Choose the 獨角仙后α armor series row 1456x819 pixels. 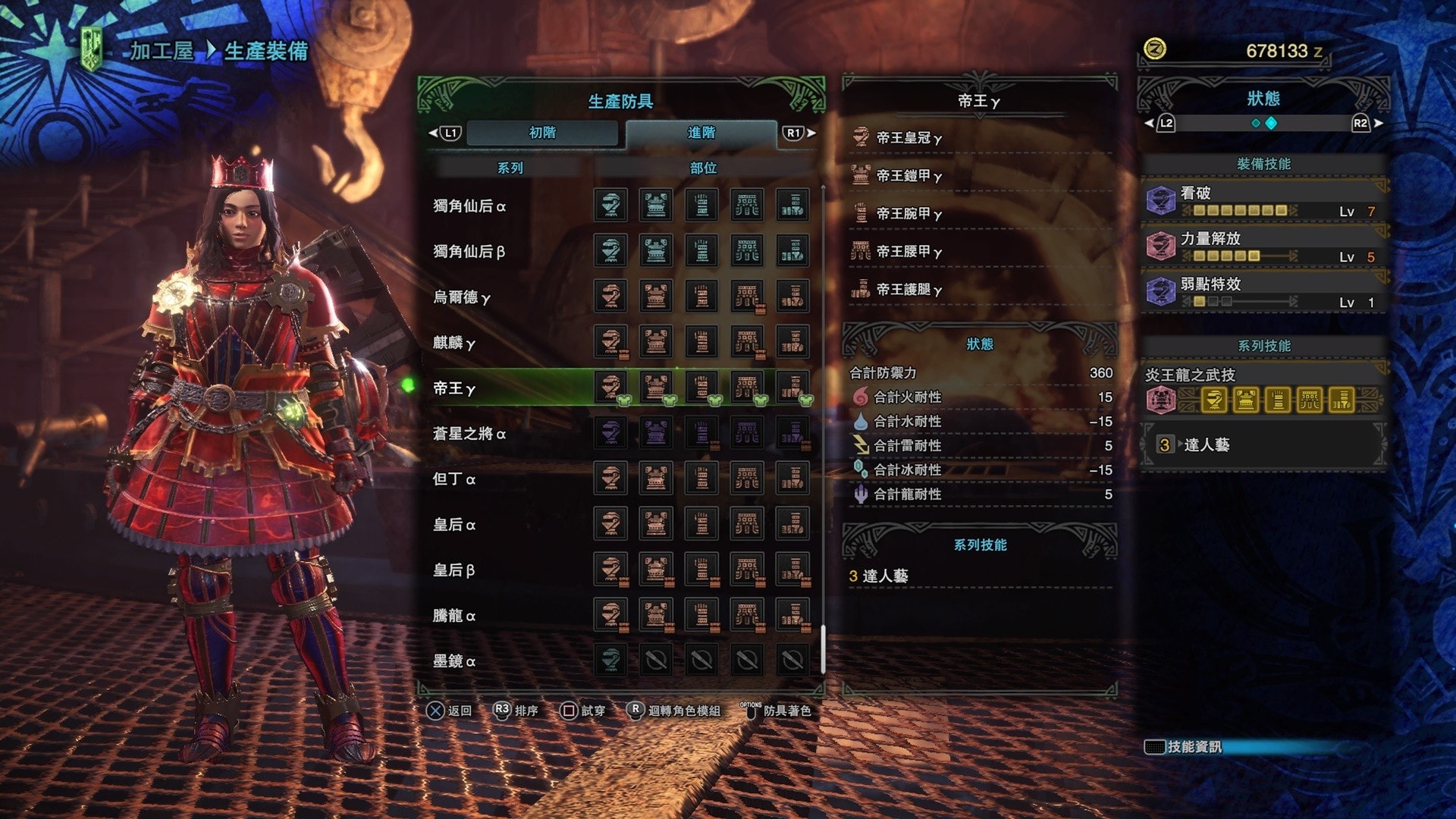coord(469,206)
